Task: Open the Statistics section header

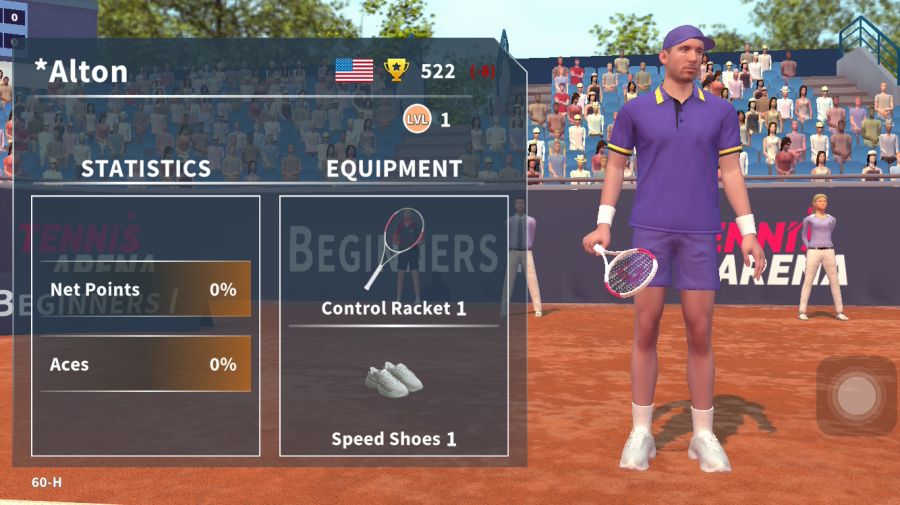Action: 146,168
